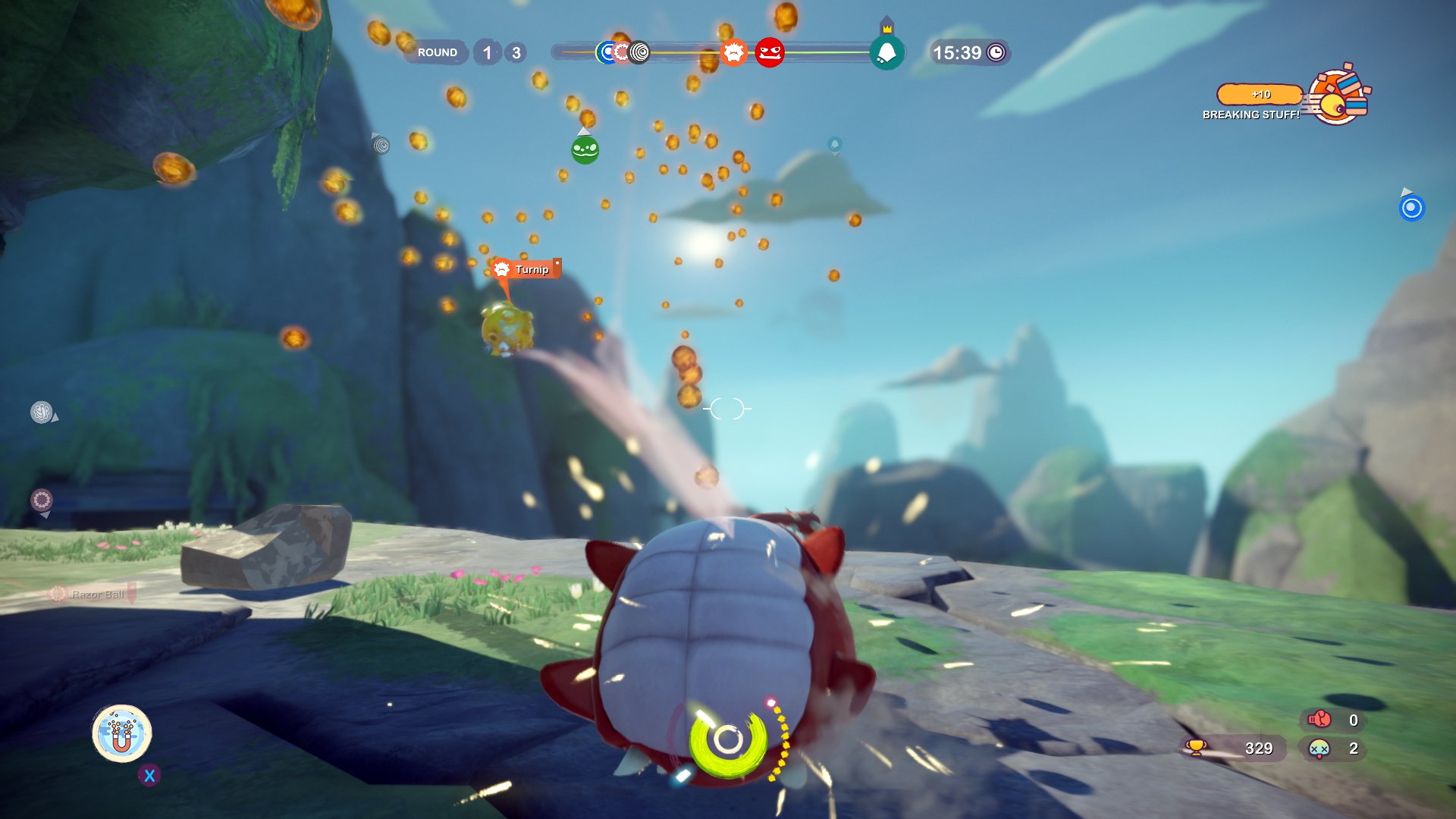Screen dimensions: 1456x819
Task: Click the red angry face avatar icon
Action: click(x=769, y=52)
